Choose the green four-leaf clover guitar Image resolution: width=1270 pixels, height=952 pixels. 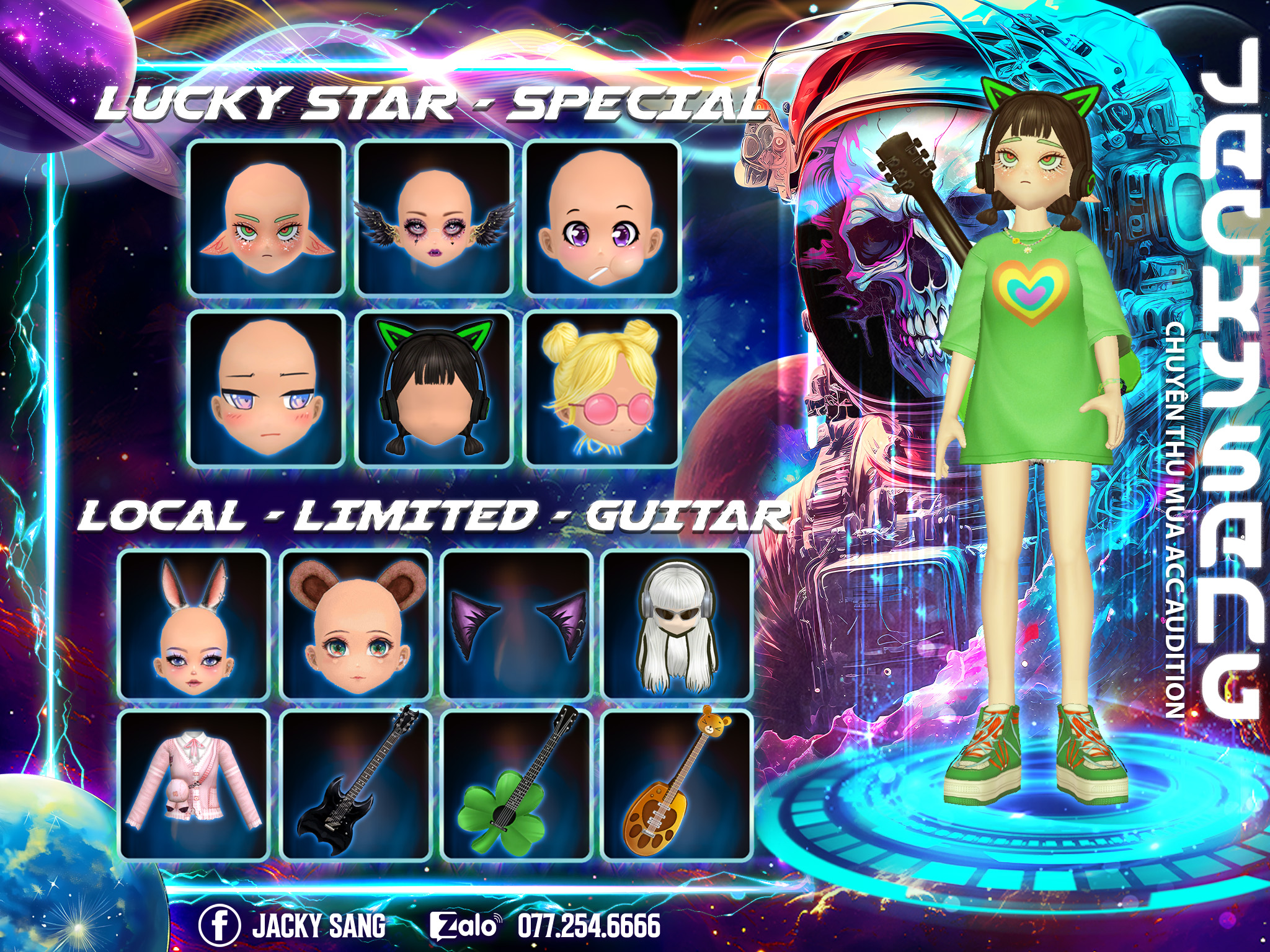click(517, 785)
